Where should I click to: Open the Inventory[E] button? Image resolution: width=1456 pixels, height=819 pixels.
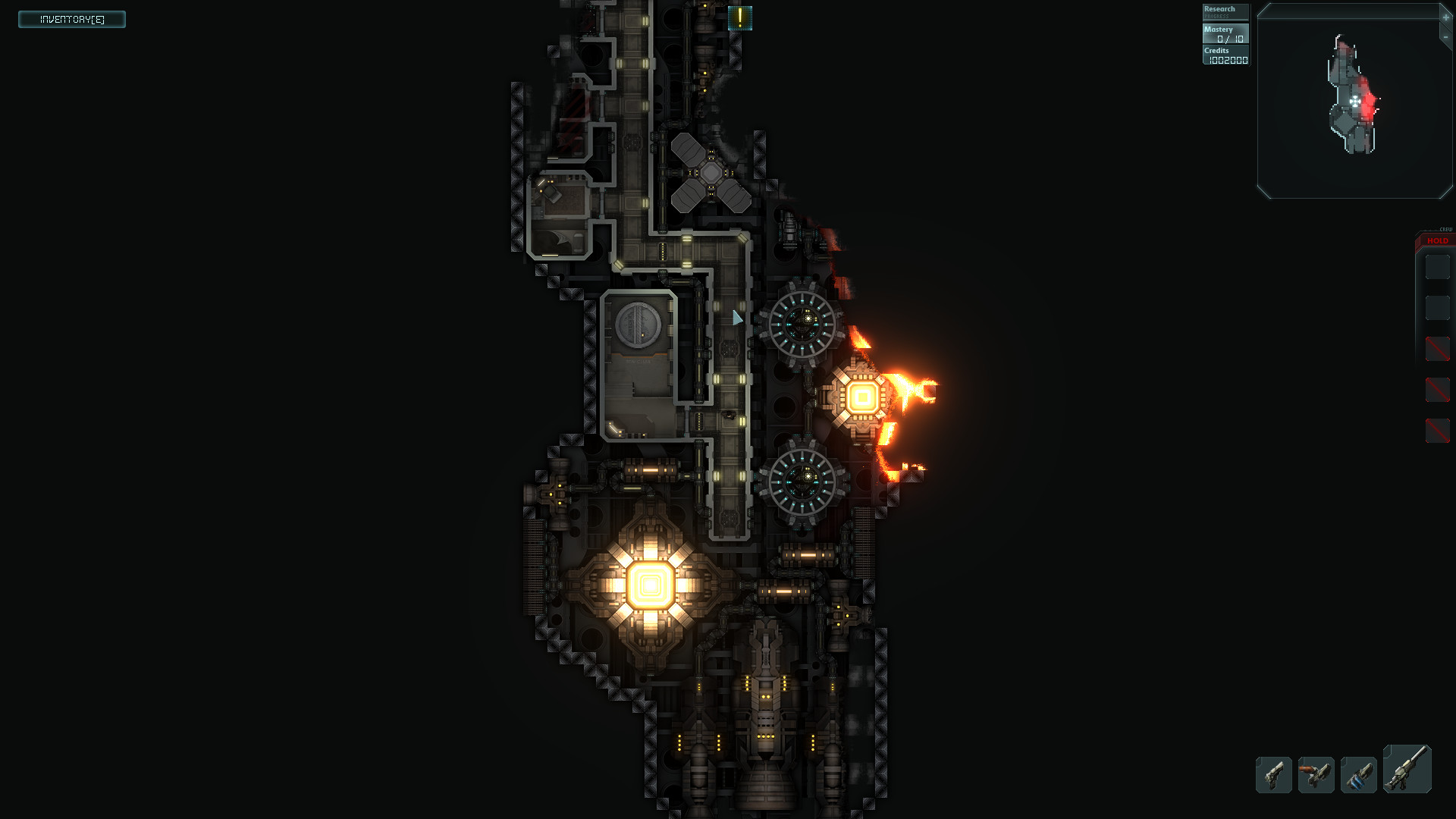71,19
